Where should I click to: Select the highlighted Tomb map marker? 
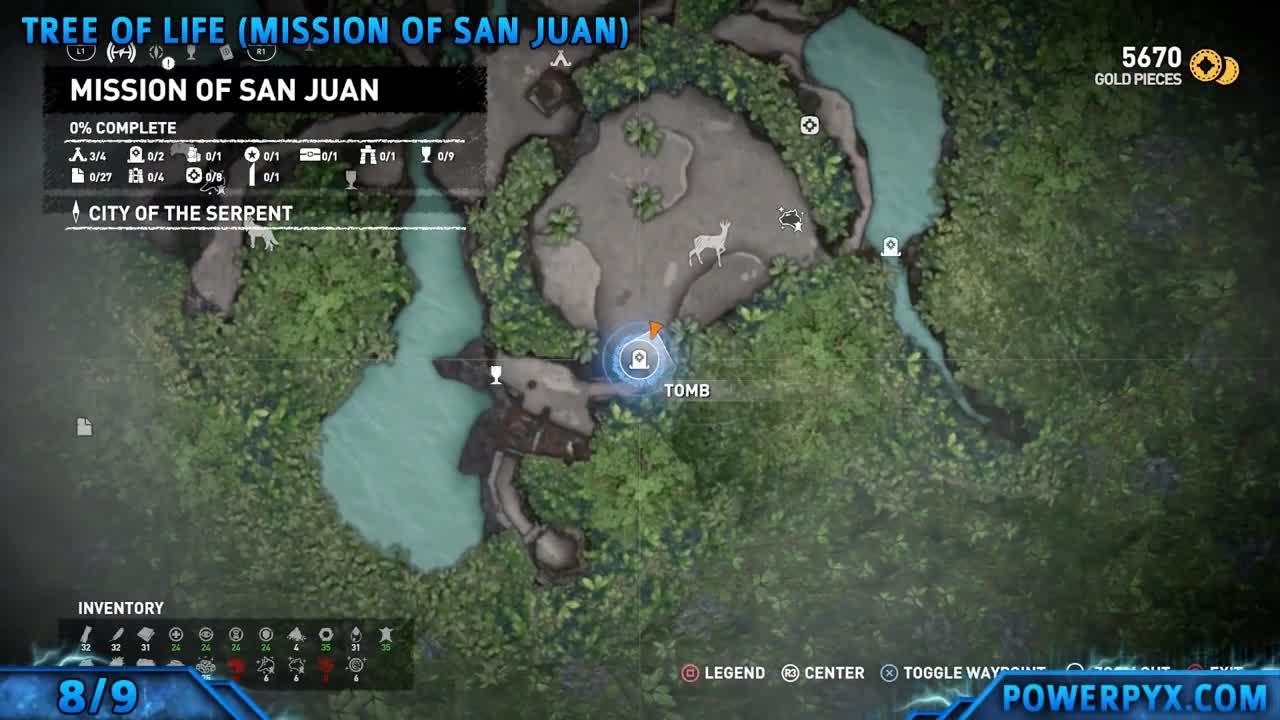638,360
